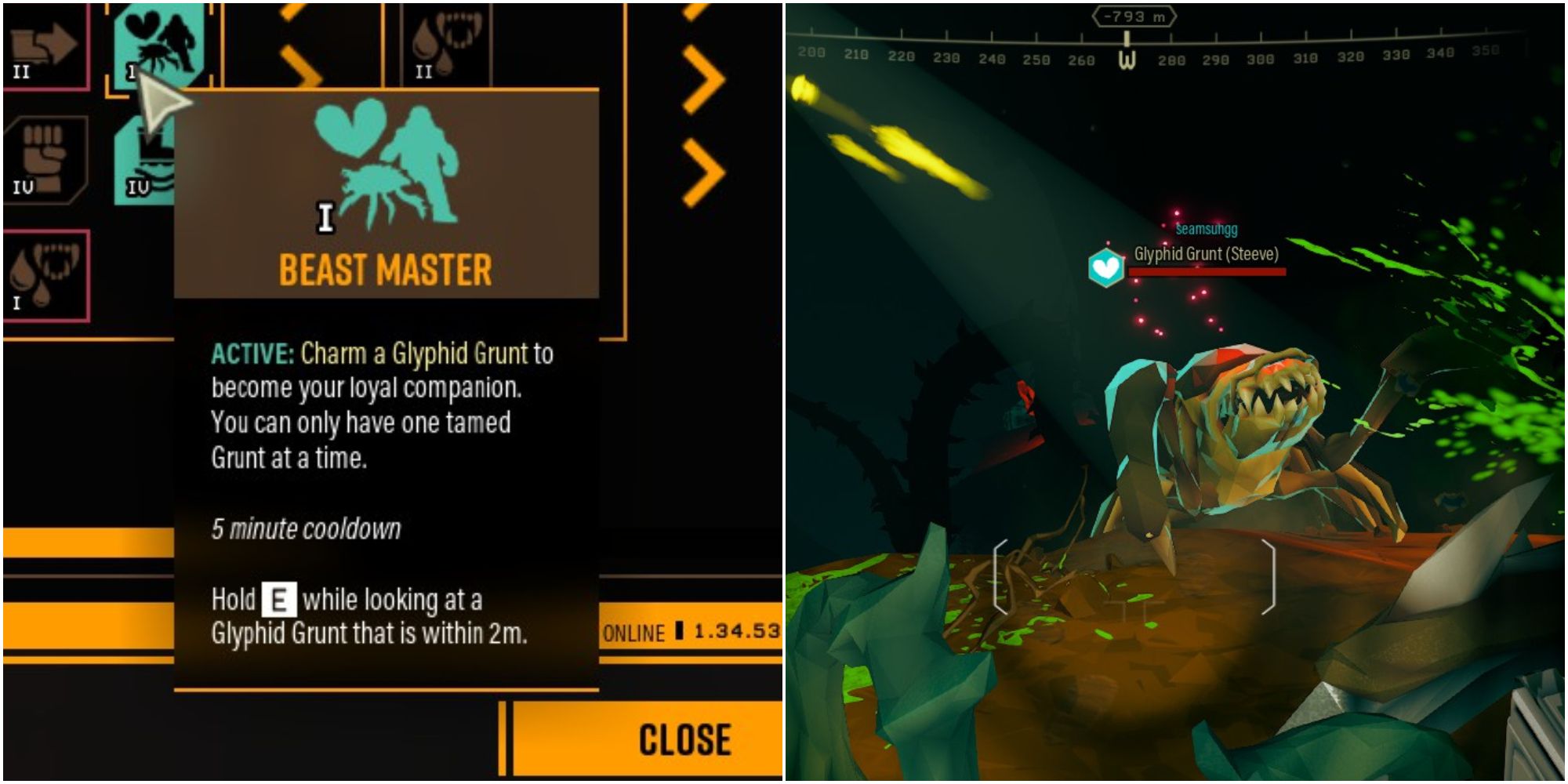Click the Glyphid Grunt (Steeve) nameplate text
Image resolution: width=1568 pixels, height=784 pixels.
[1205, 254]
